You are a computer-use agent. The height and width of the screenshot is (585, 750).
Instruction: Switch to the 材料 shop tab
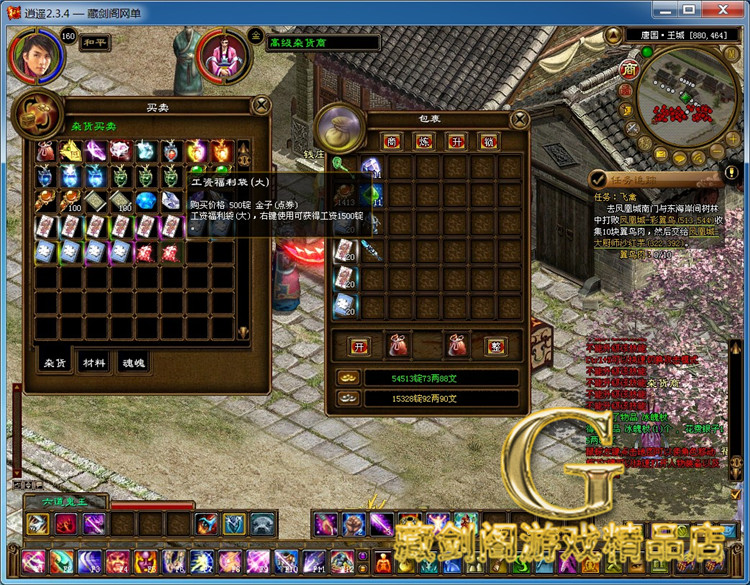click(x=94, y=363)
